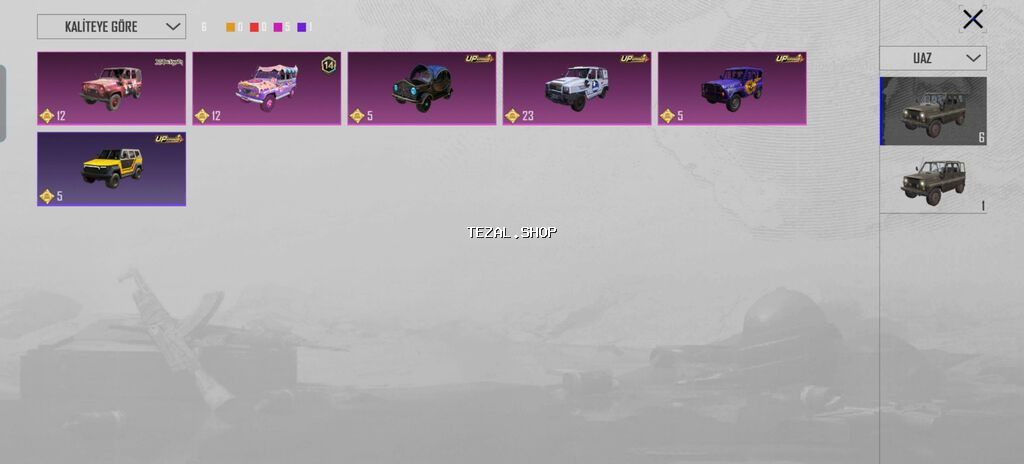This screenshot has height=464, width=1024.
Task: Open the Kaliteye Göre sort dropdown
Action: click(111, 27)
